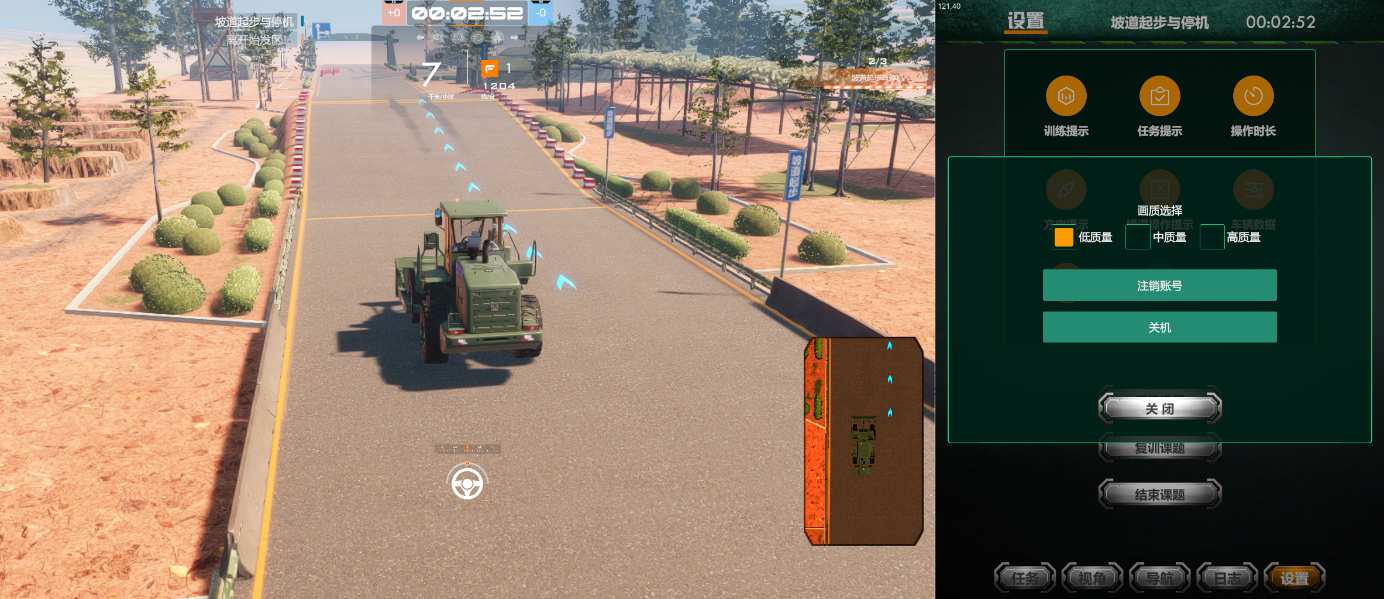This screenshot has width=1384, height=599.
Task: Click the 结束课题 end lesson button
Action: (x=1160, y=494)
